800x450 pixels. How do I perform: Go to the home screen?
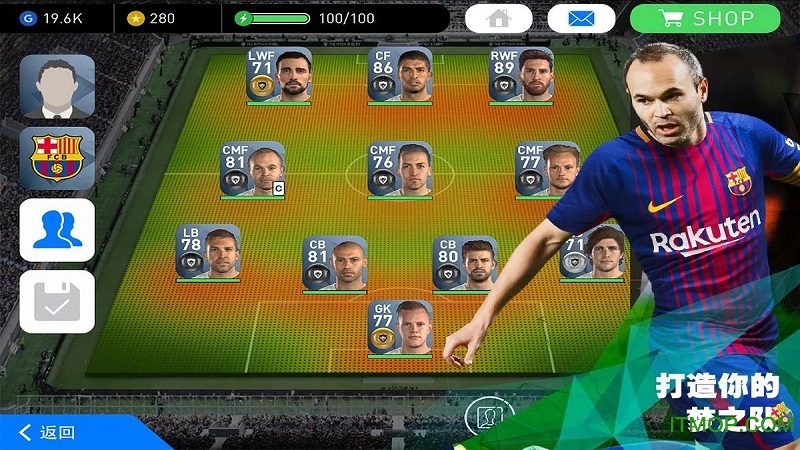(503, 18)
